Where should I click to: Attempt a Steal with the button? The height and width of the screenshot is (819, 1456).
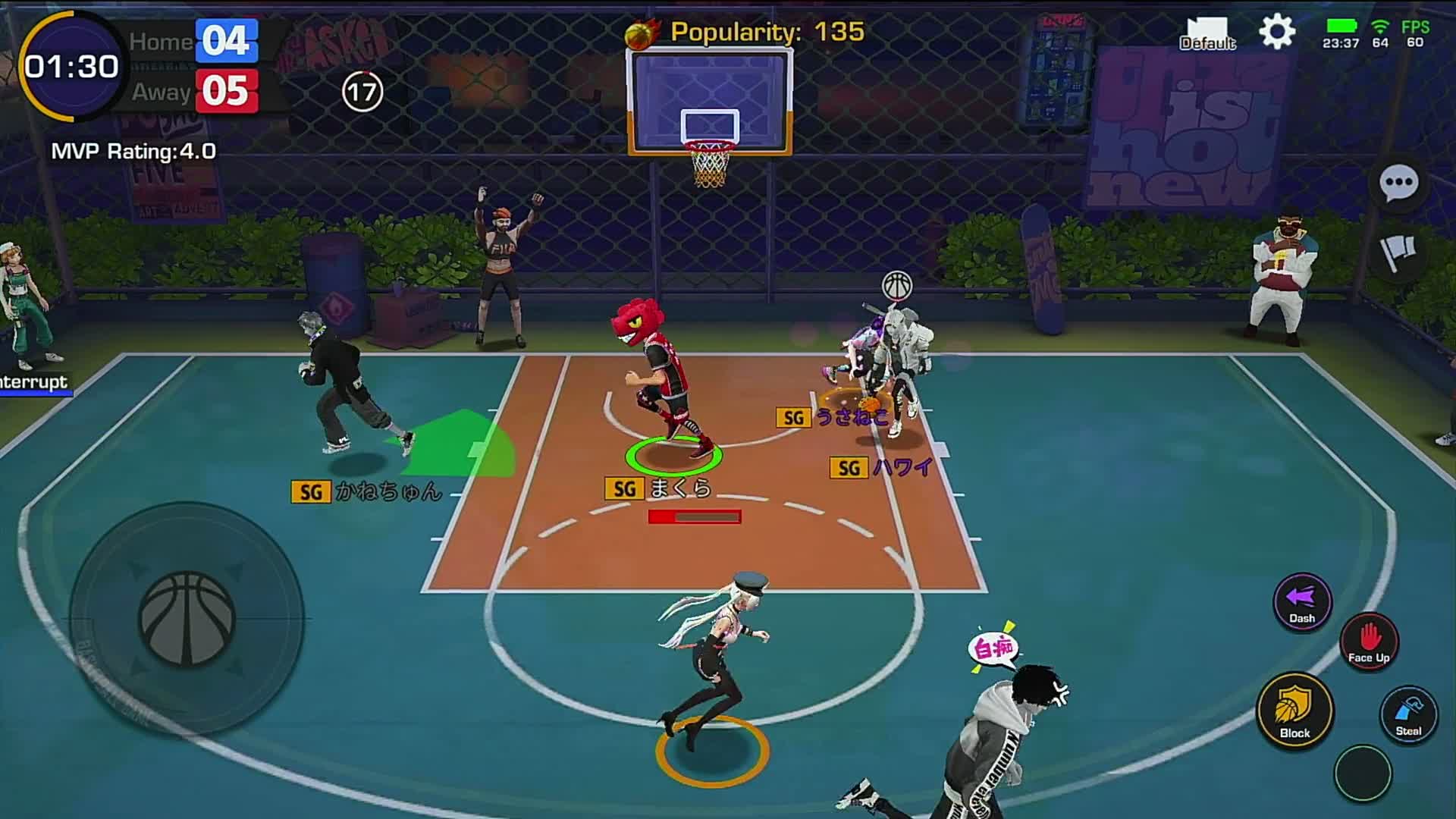(1408, 715)
